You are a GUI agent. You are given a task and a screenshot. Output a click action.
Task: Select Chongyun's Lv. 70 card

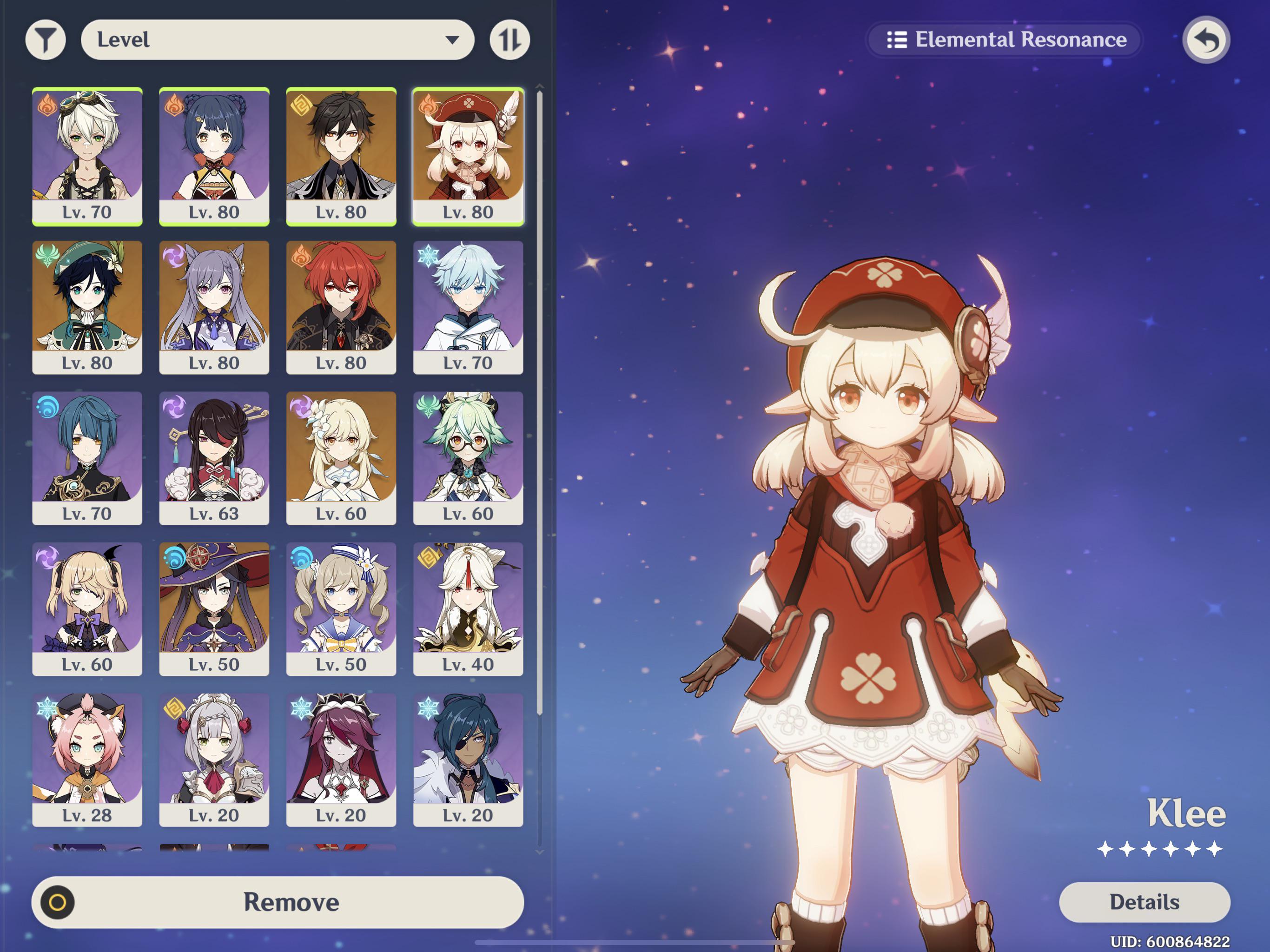click(468, 307)
